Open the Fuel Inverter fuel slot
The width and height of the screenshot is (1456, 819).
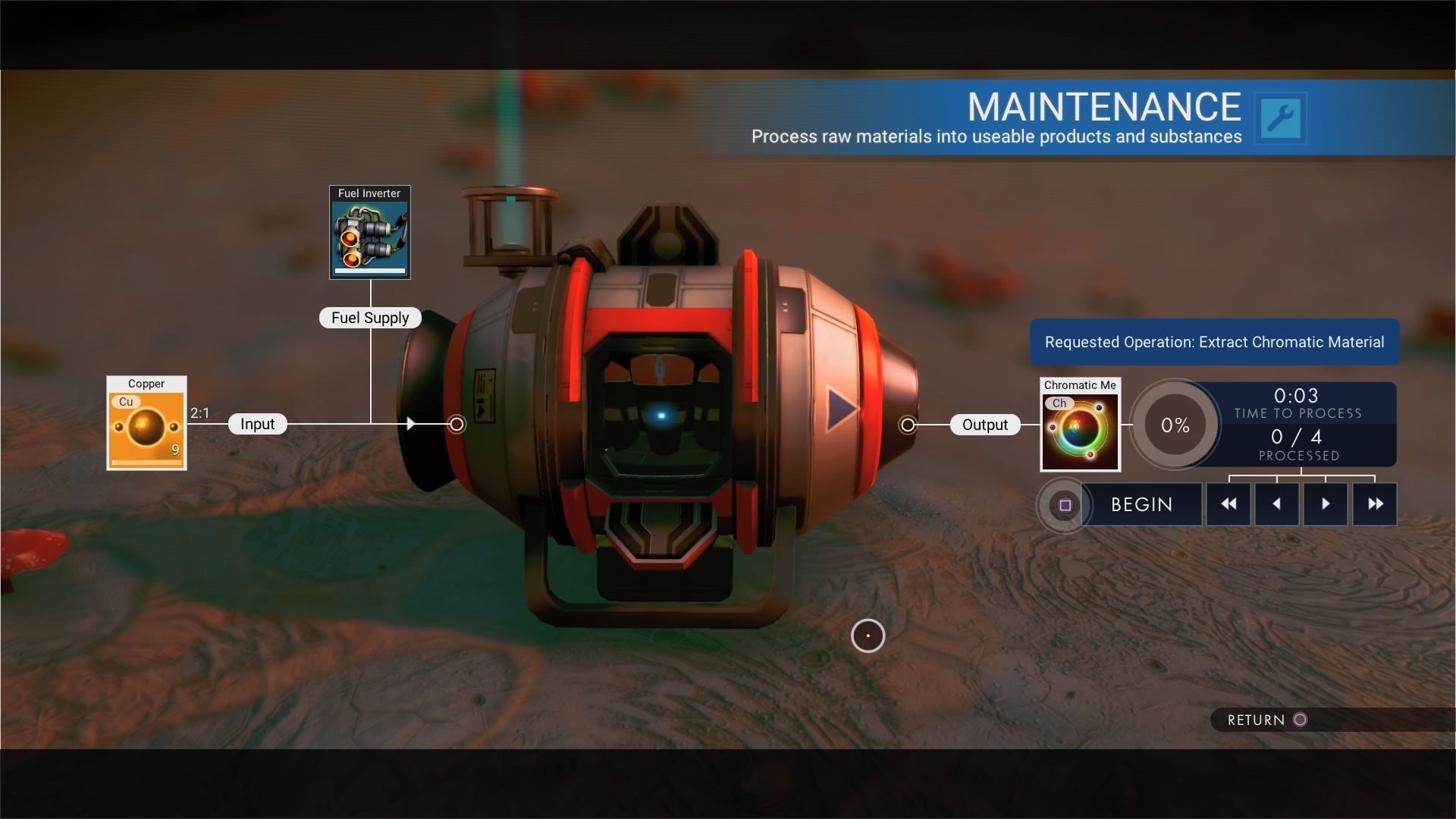(370, 233)
